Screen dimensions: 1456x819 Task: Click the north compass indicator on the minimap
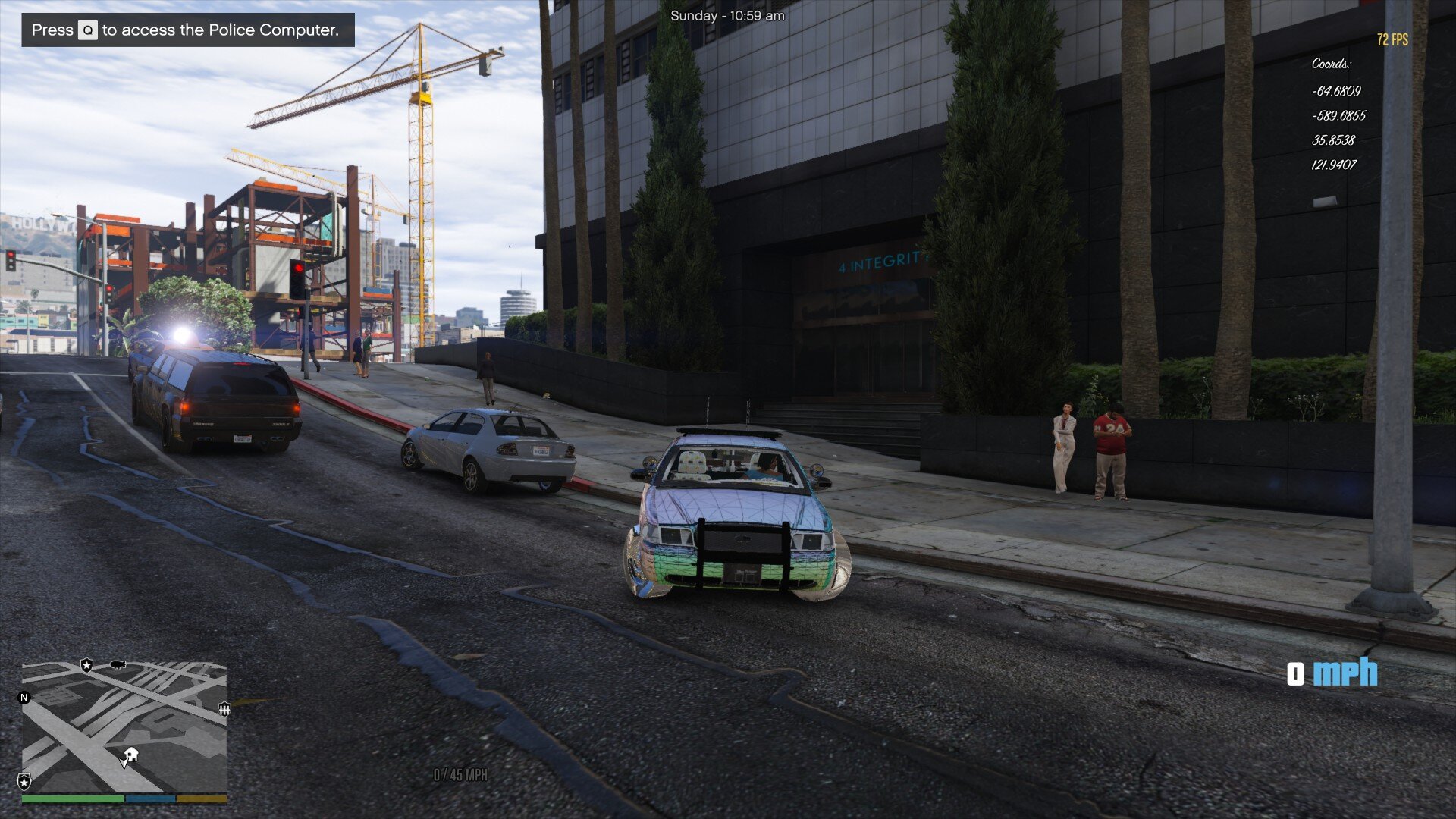(24, 698)
